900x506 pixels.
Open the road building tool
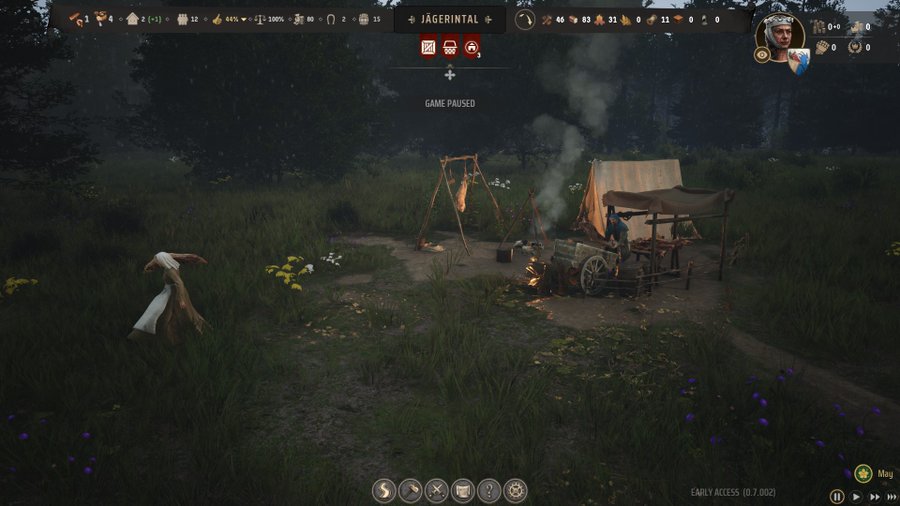click(x=385, y=491)
